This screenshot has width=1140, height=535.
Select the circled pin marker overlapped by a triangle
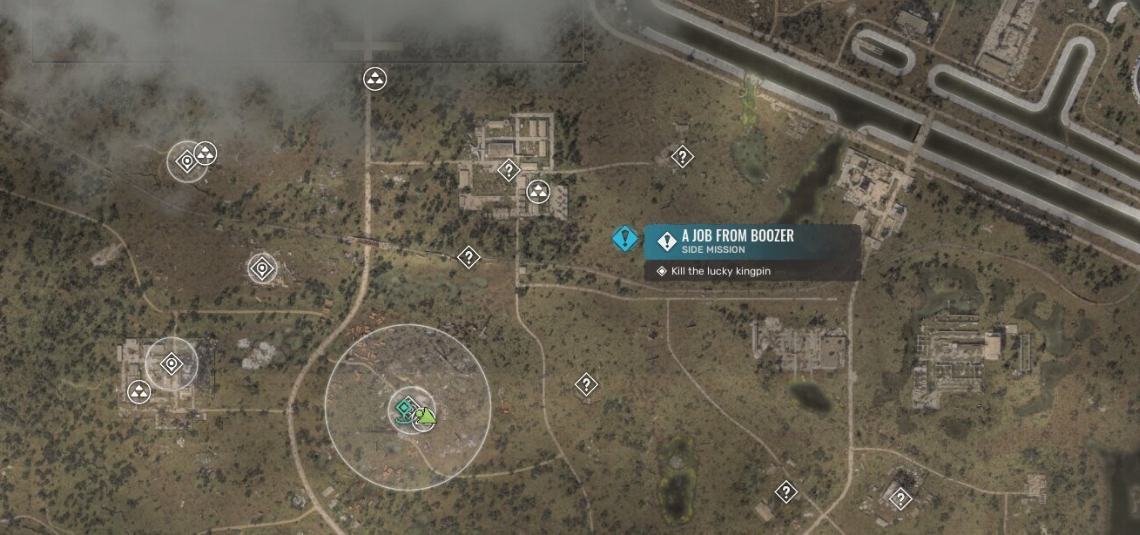point(185,162)
